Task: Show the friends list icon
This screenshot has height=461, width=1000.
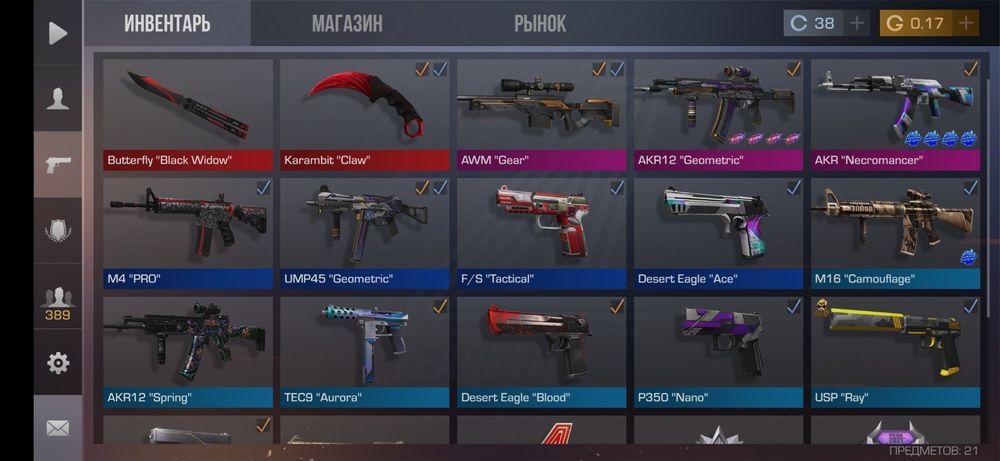Action: point(58,302)
